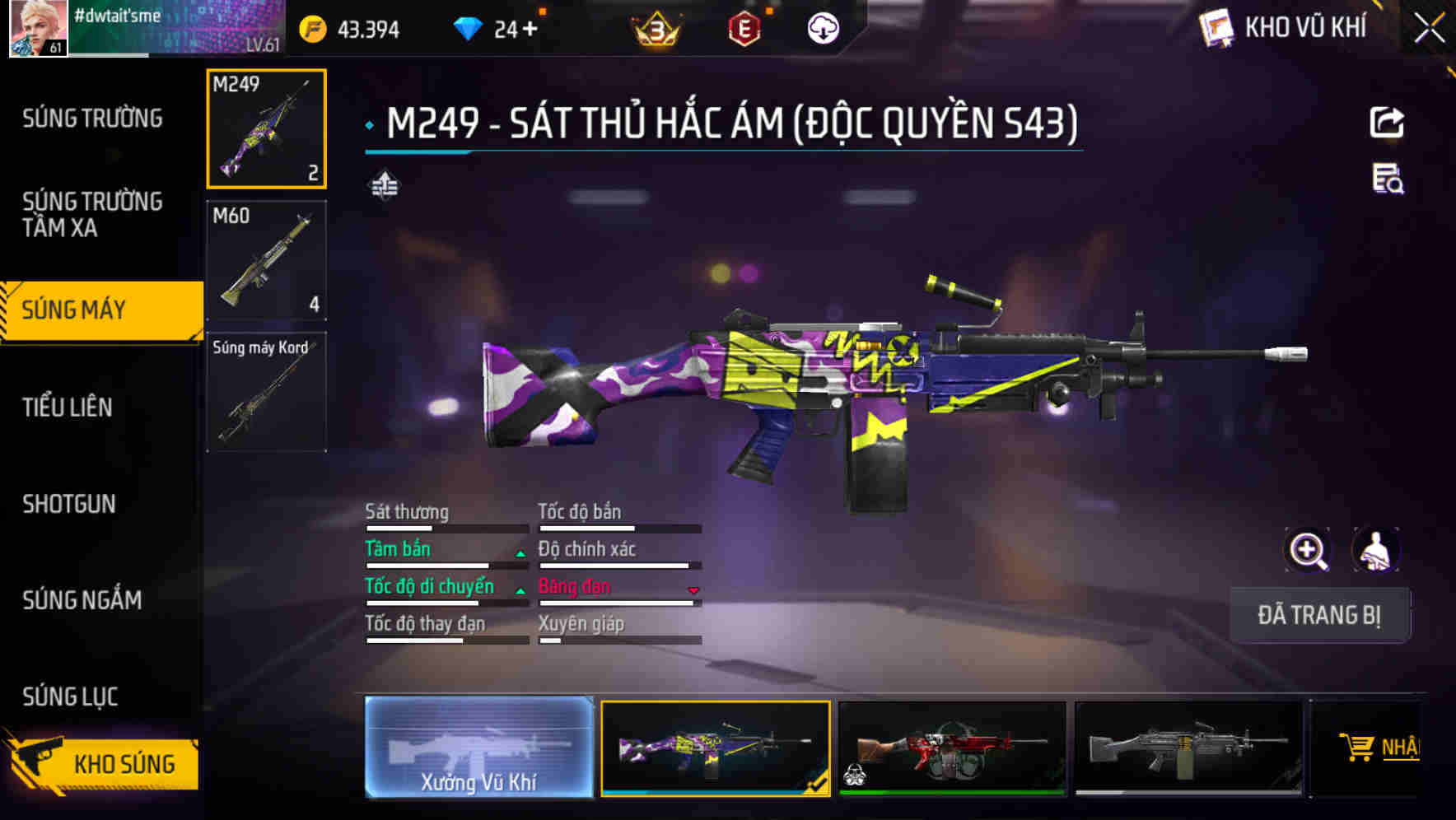Open the weapon share icon
The width and height of the screenshot is (1456, 820).
click(x=1388, y=122)
